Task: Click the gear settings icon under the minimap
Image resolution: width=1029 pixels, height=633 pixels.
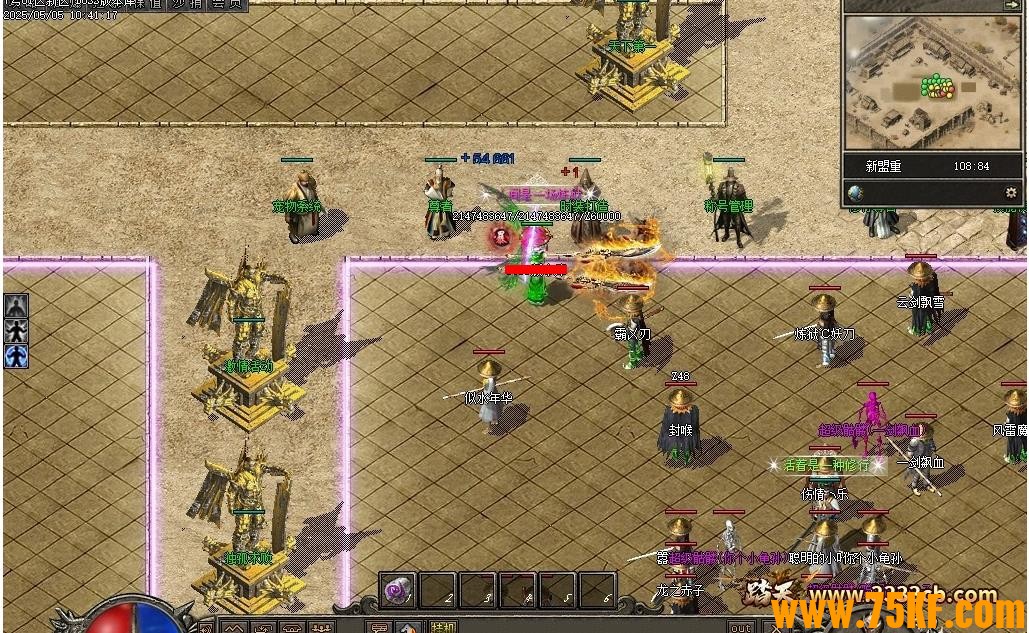Action: point(1011,192)
